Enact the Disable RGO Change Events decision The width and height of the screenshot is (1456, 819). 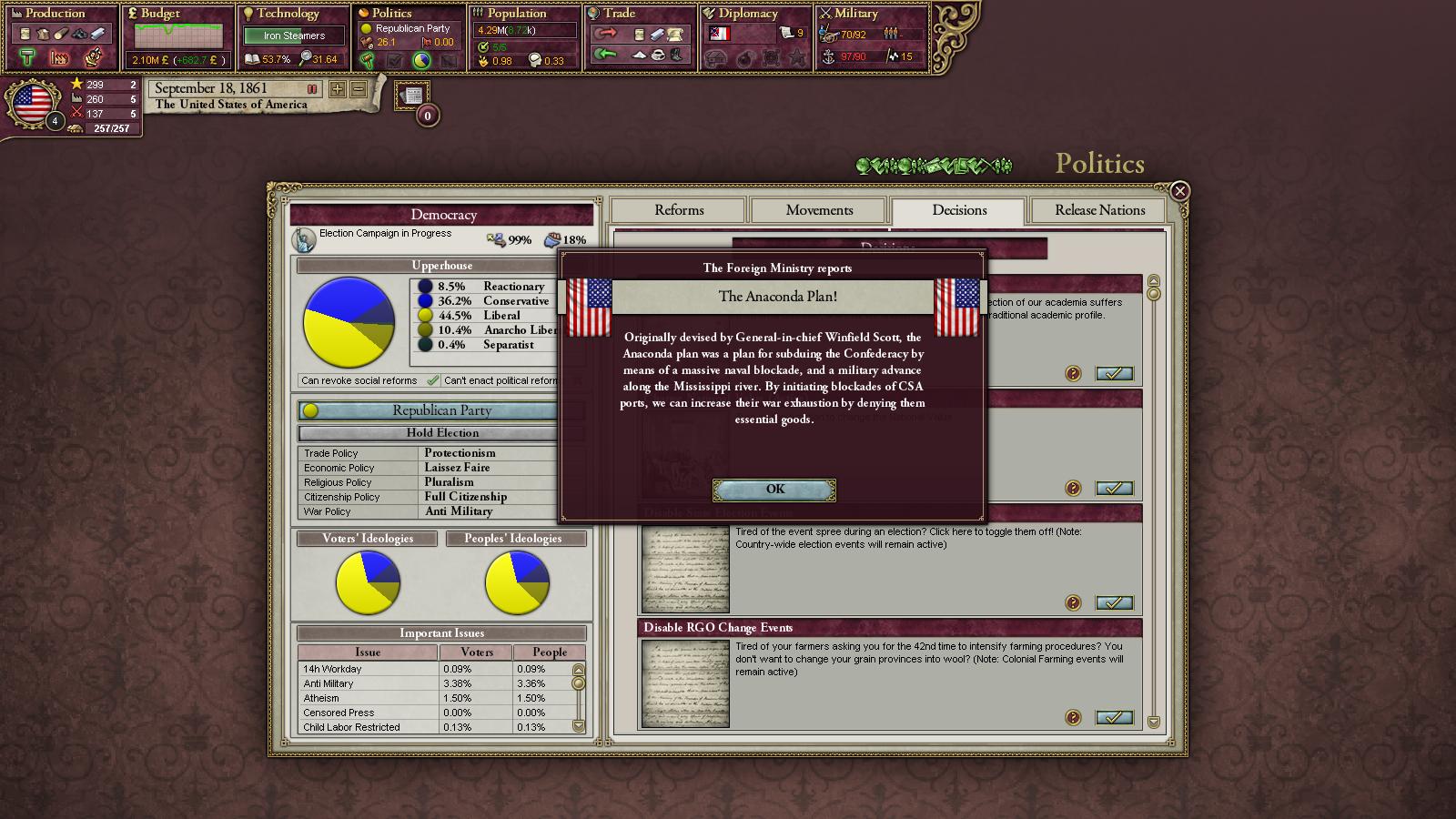[x=1114, y=718]
